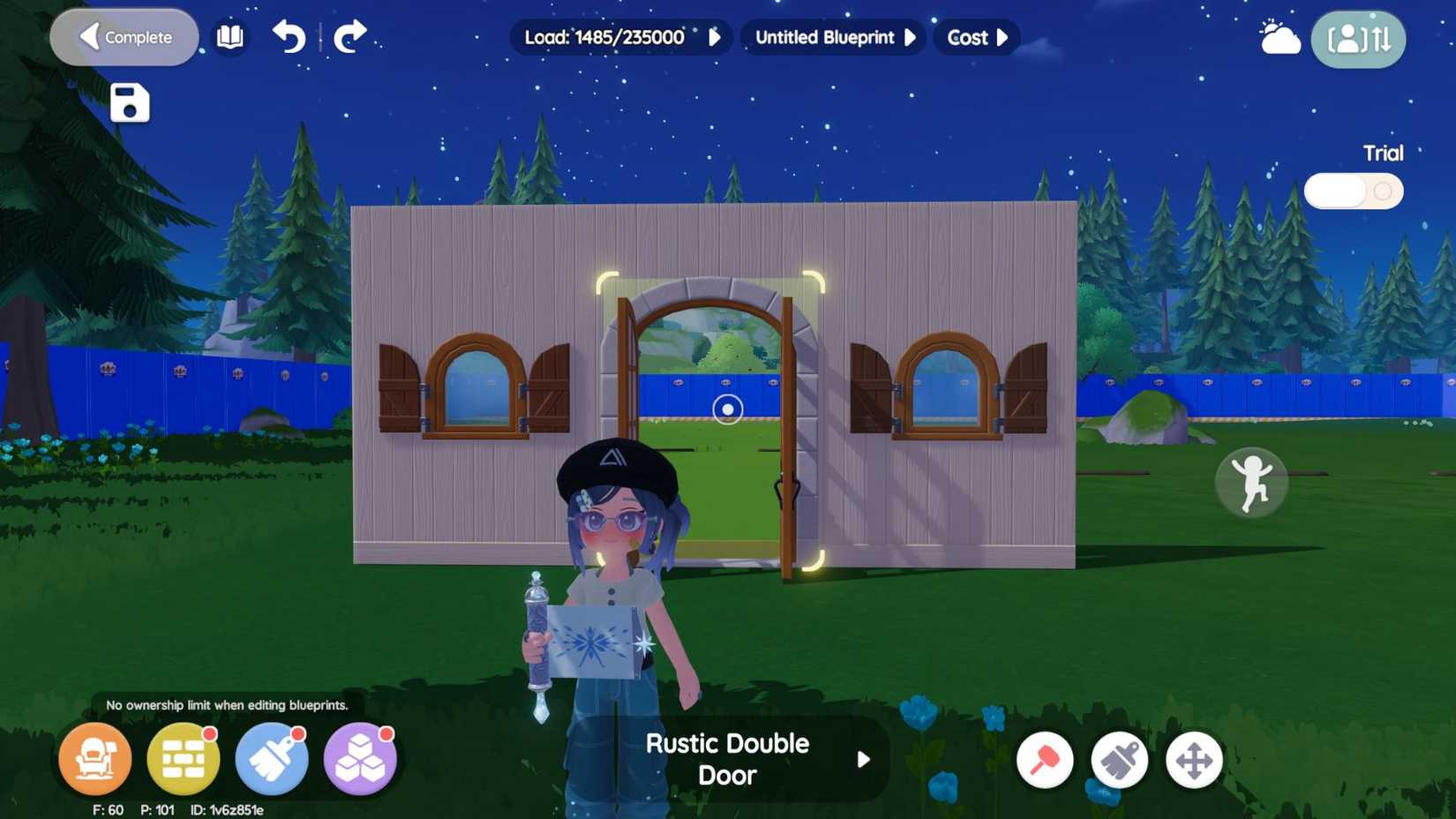Select the paint tool
The width and height of the screenshot is (1456, 819).
pos(1120,759)
